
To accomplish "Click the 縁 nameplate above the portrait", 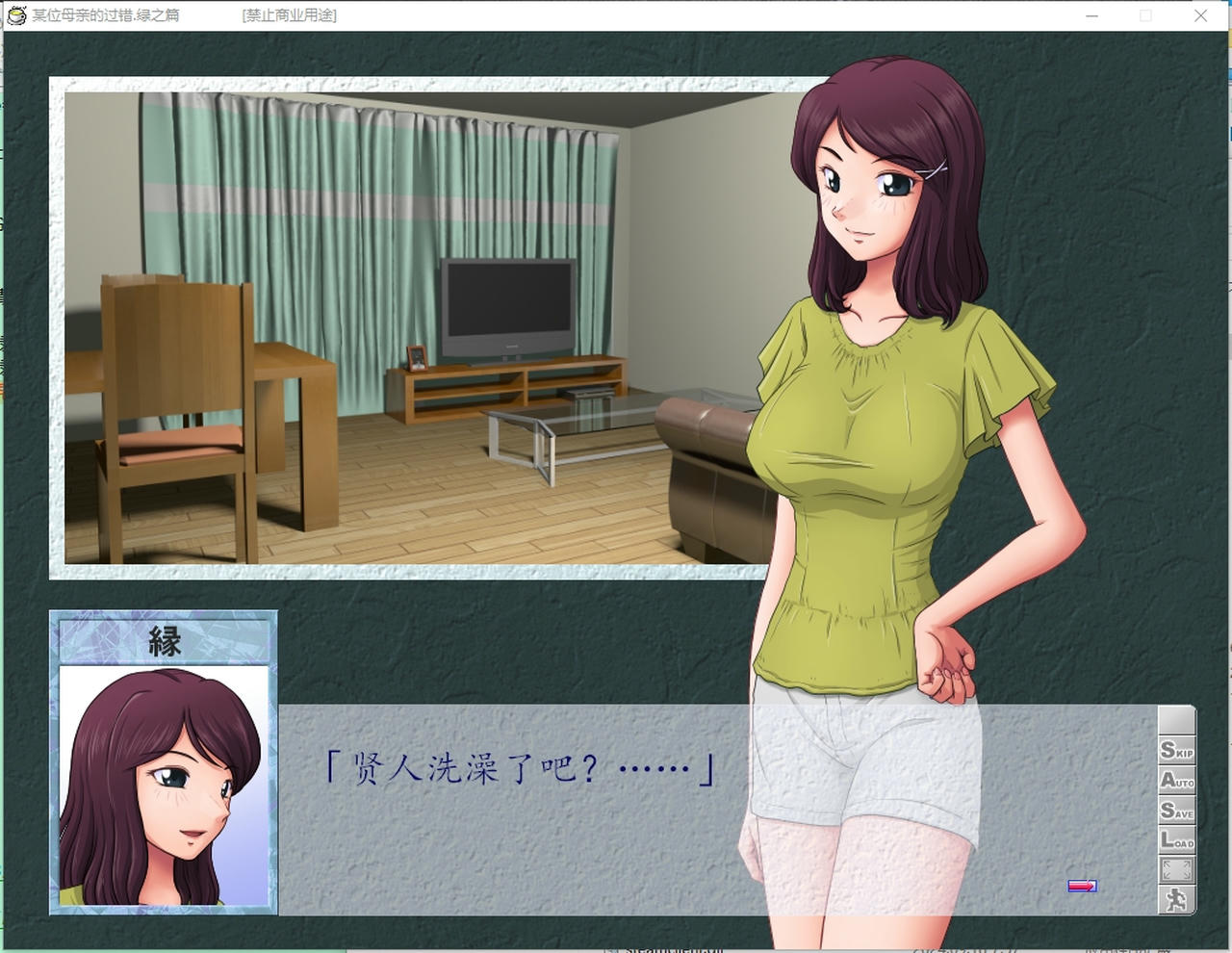I will click(164, 639).
